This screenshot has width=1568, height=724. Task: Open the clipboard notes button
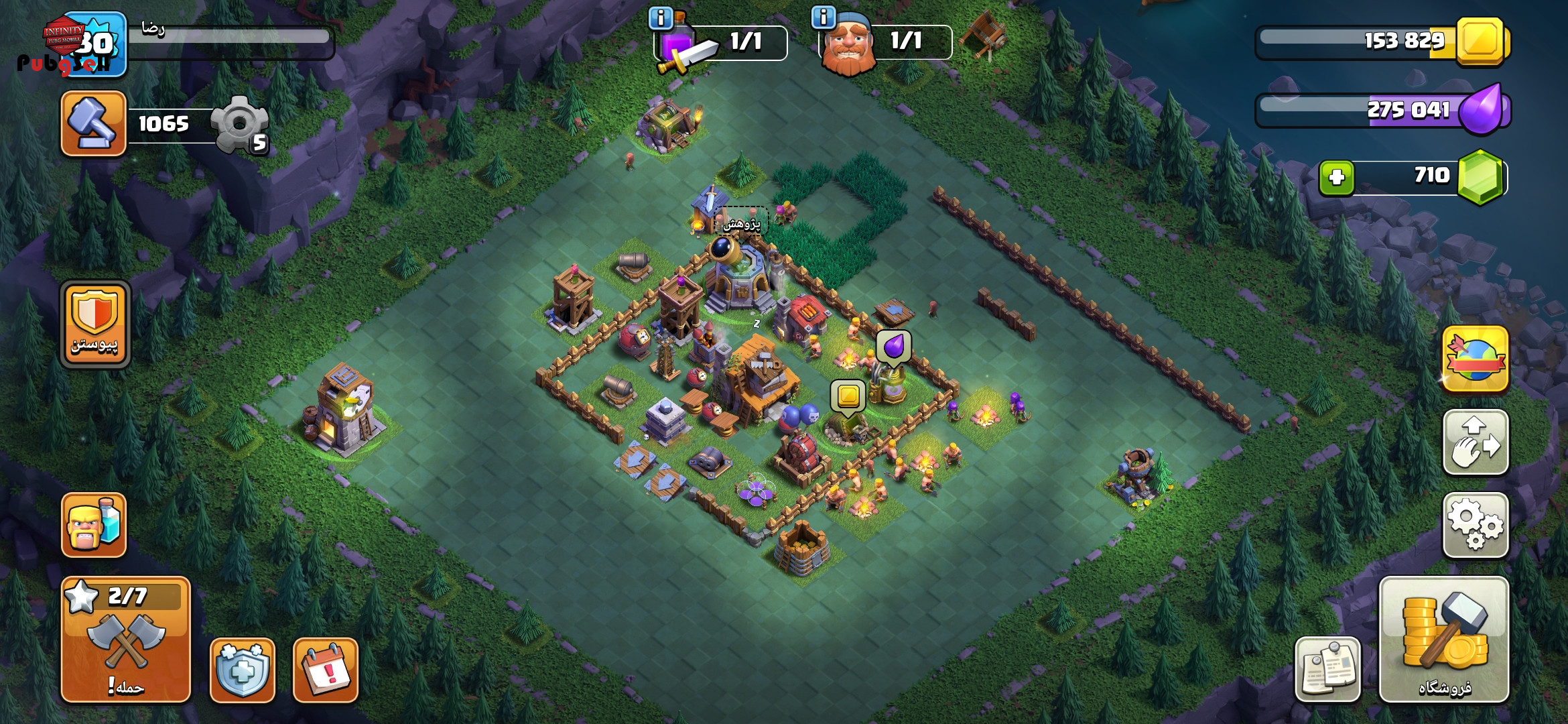1327,670
